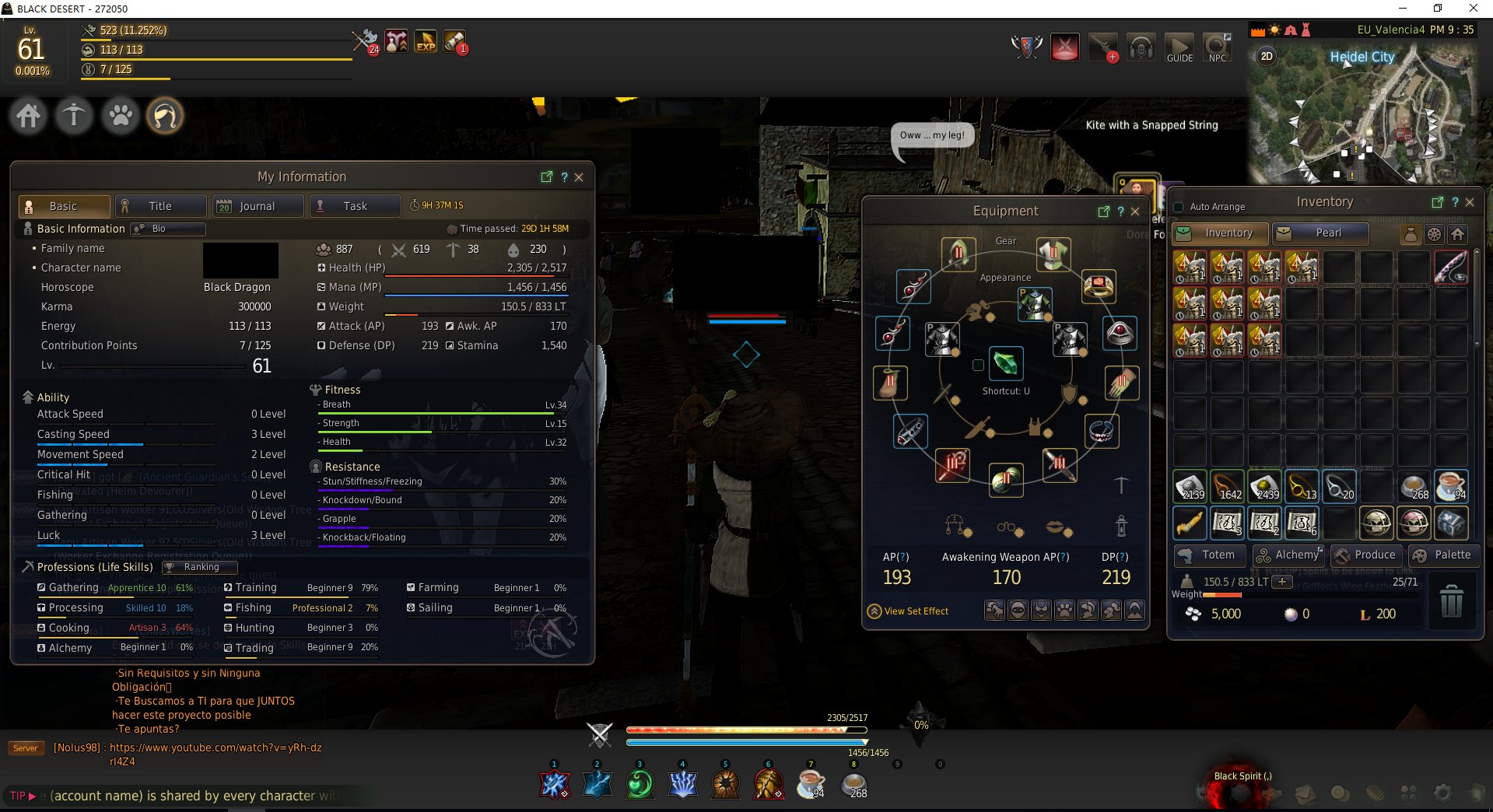
Task: Open the Palette from the Inventory panel
Action: (x=1445, y=555)
